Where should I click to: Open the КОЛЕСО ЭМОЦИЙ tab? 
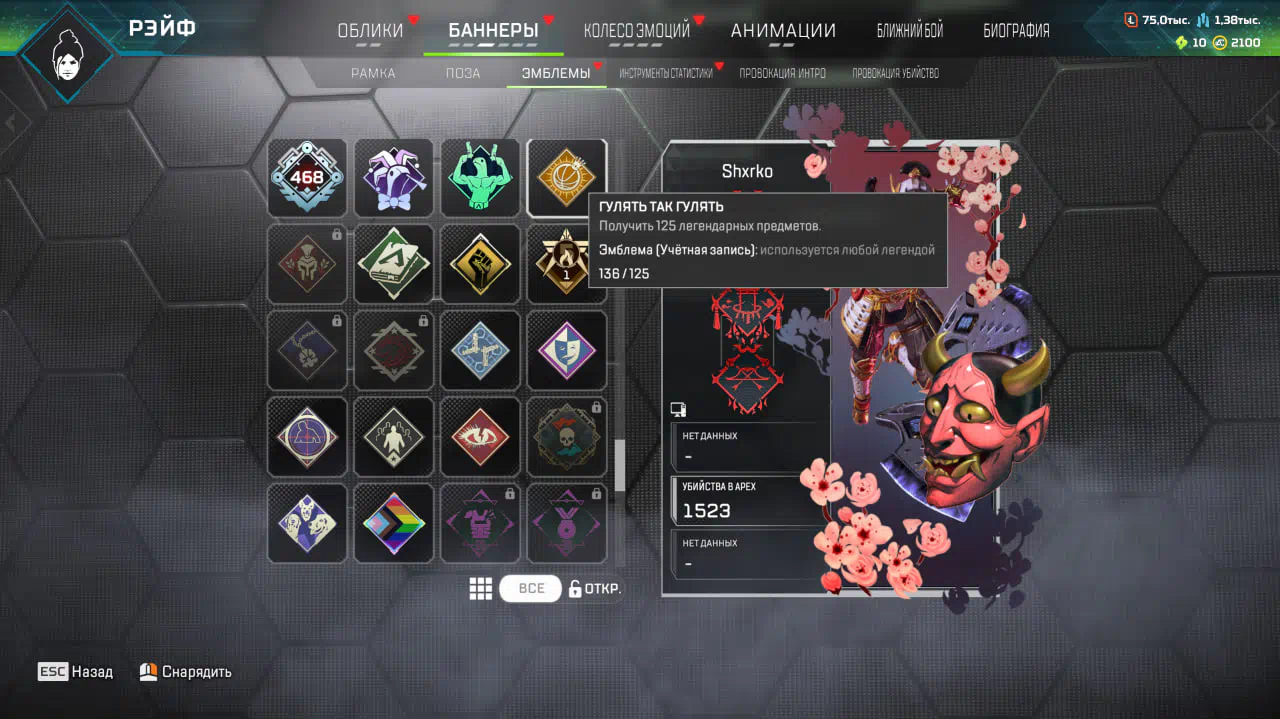tap(636, 31)
